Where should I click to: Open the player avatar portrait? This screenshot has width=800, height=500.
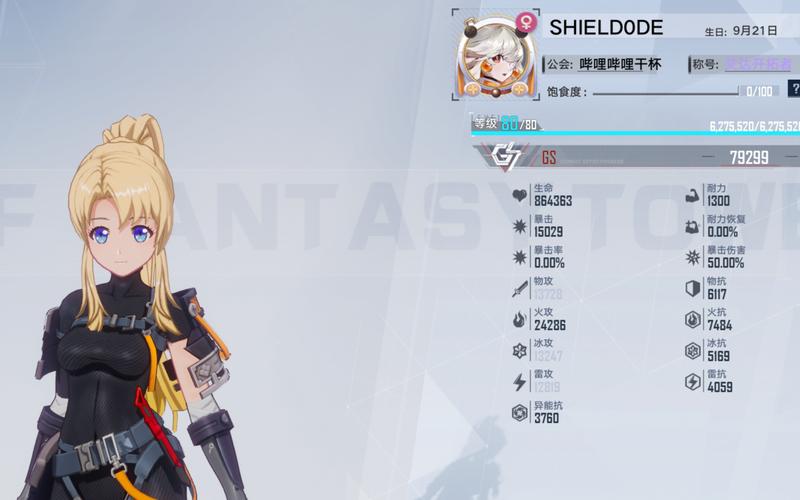pos(489,58)
